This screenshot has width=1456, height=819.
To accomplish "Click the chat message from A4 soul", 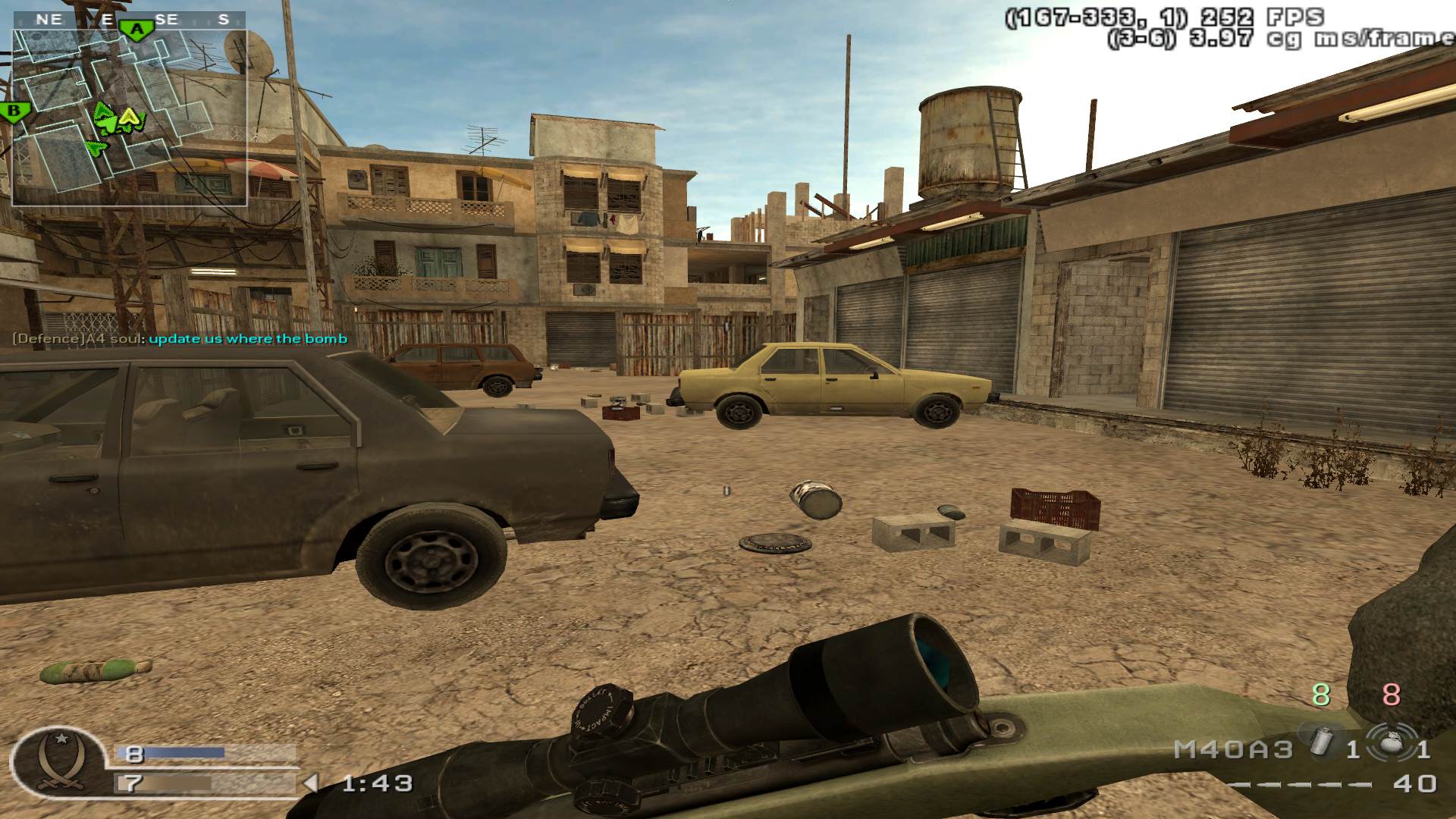I will tap(180, 339).
